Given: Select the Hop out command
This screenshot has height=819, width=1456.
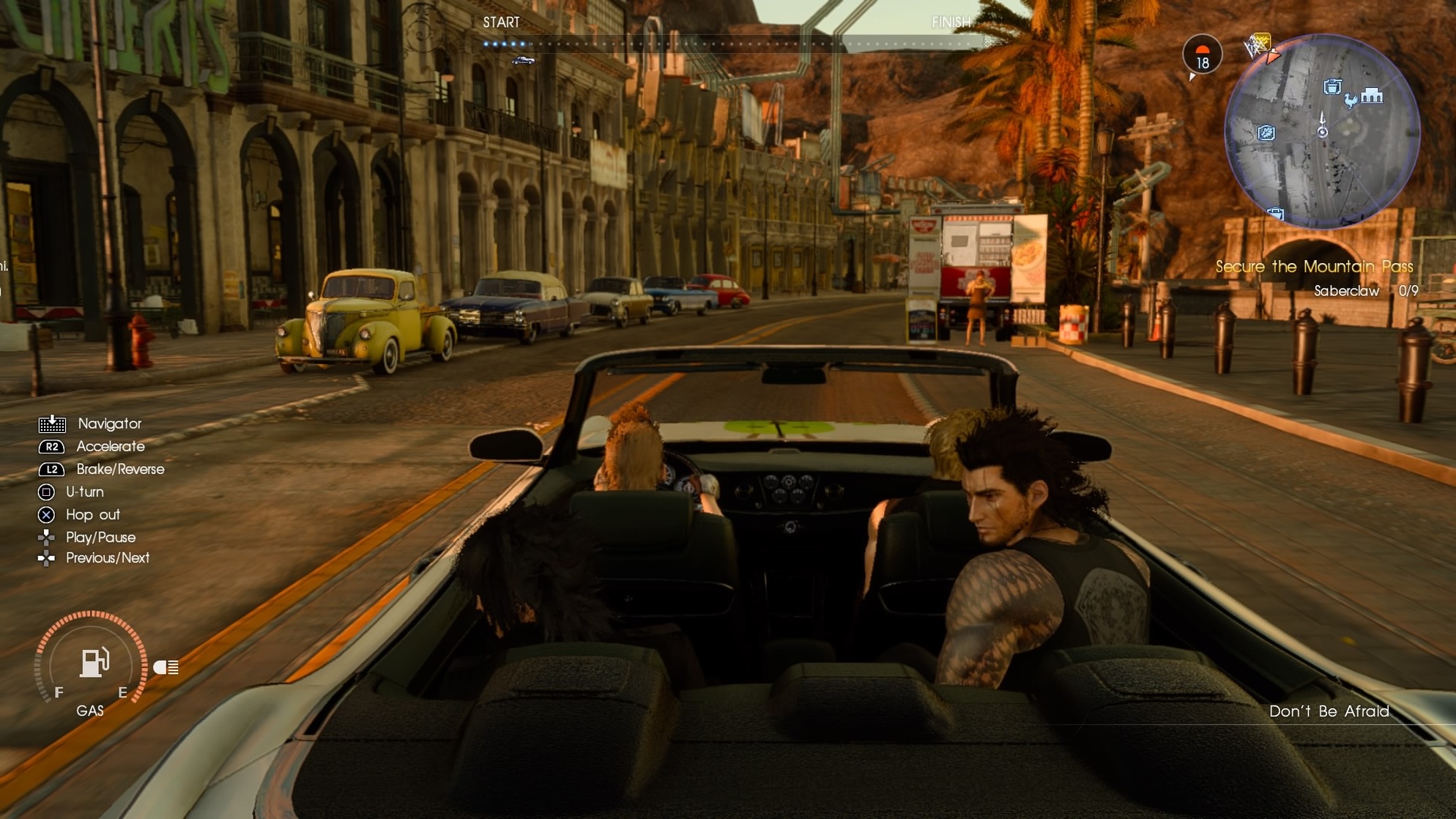Looking at the screenshot, I should (92, 514).
